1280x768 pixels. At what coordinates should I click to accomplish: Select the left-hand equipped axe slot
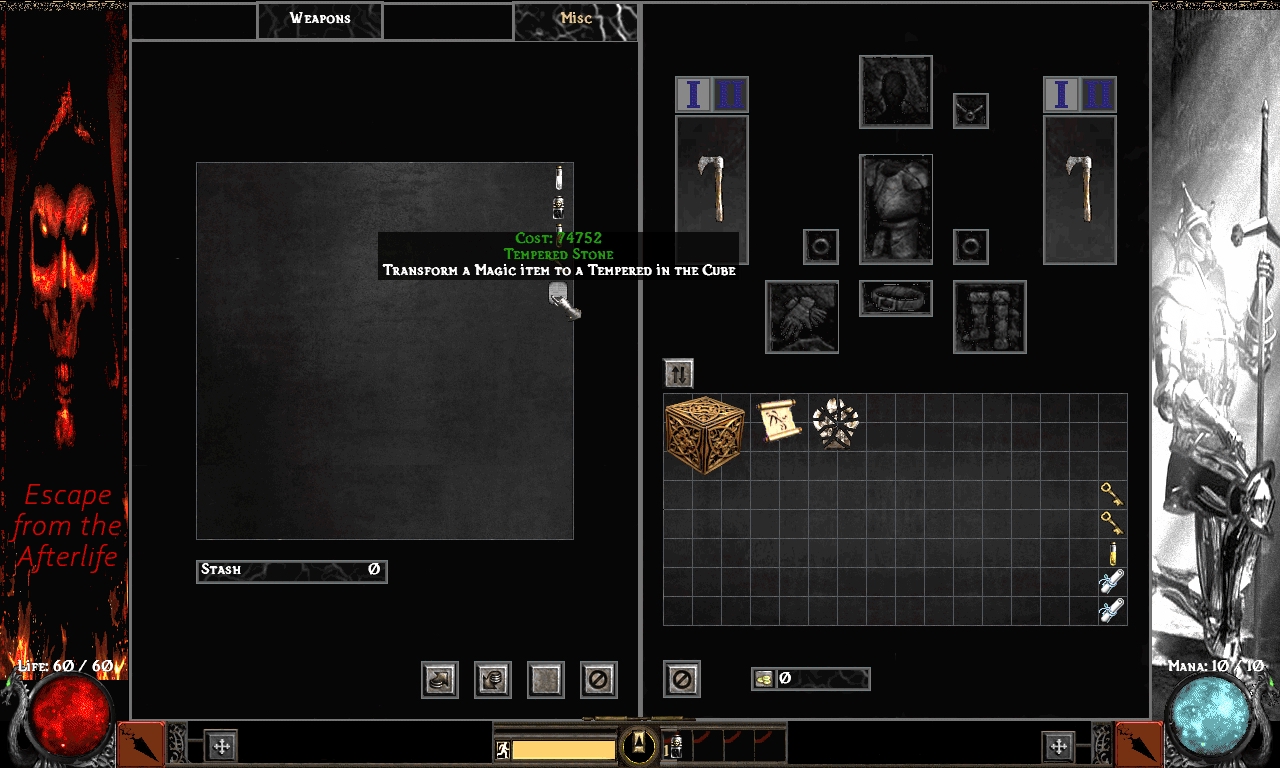(x=712, y=190)
